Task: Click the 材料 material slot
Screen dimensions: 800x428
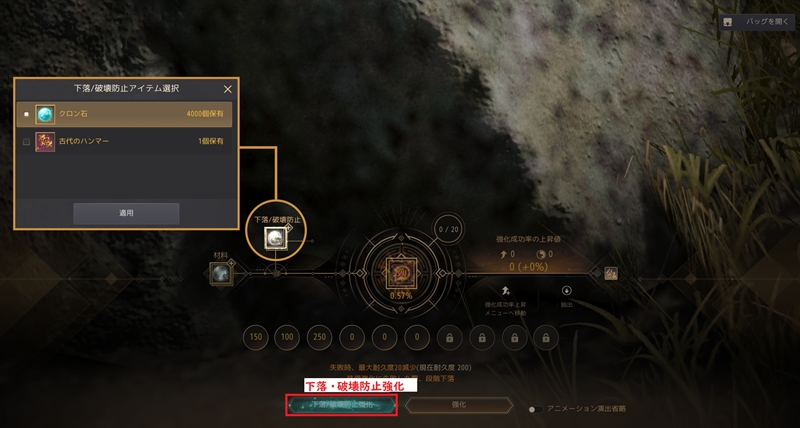Action: 220,273
